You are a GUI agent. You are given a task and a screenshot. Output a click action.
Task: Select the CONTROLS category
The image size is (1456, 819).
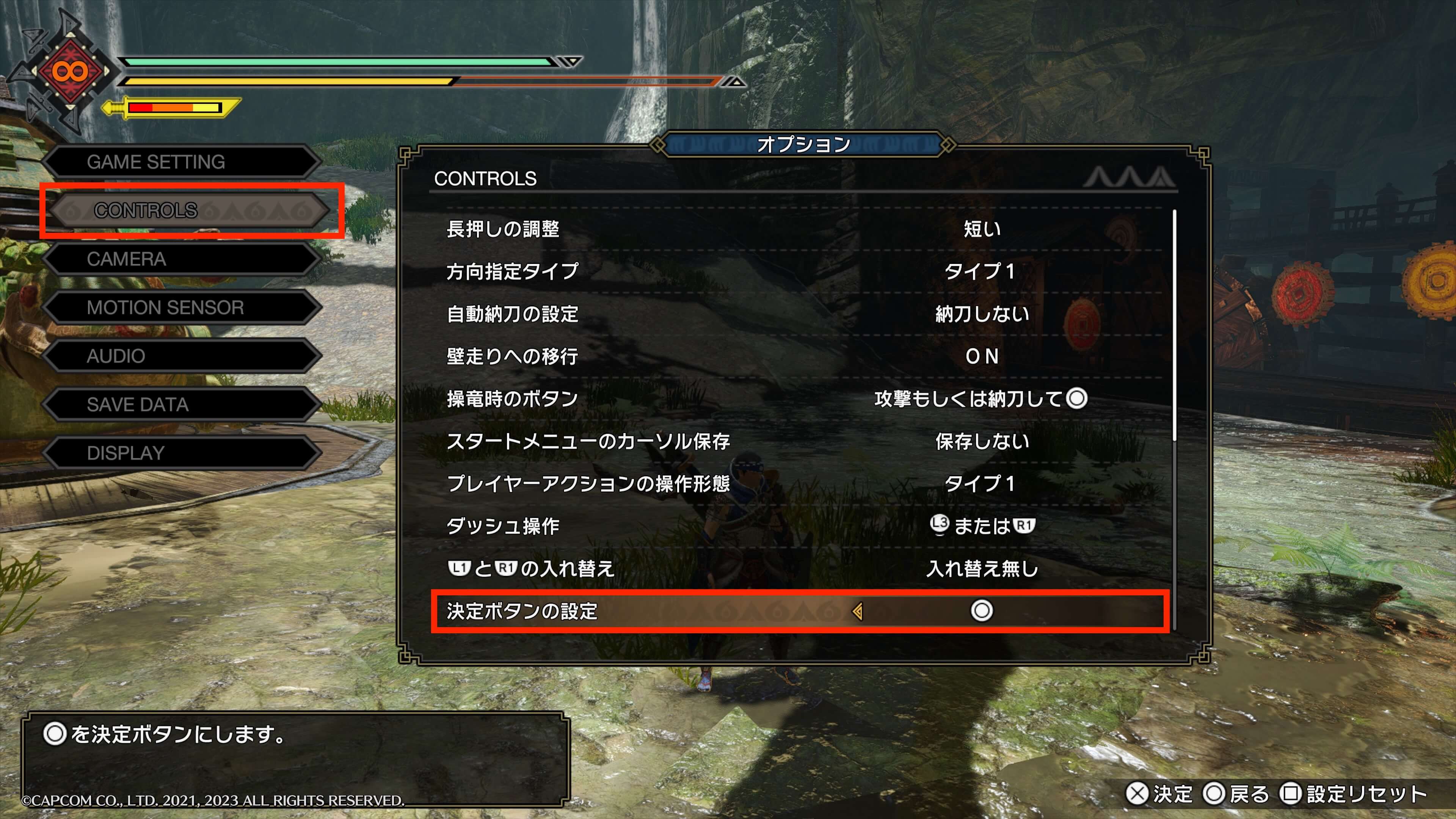[x=189, y=210]
